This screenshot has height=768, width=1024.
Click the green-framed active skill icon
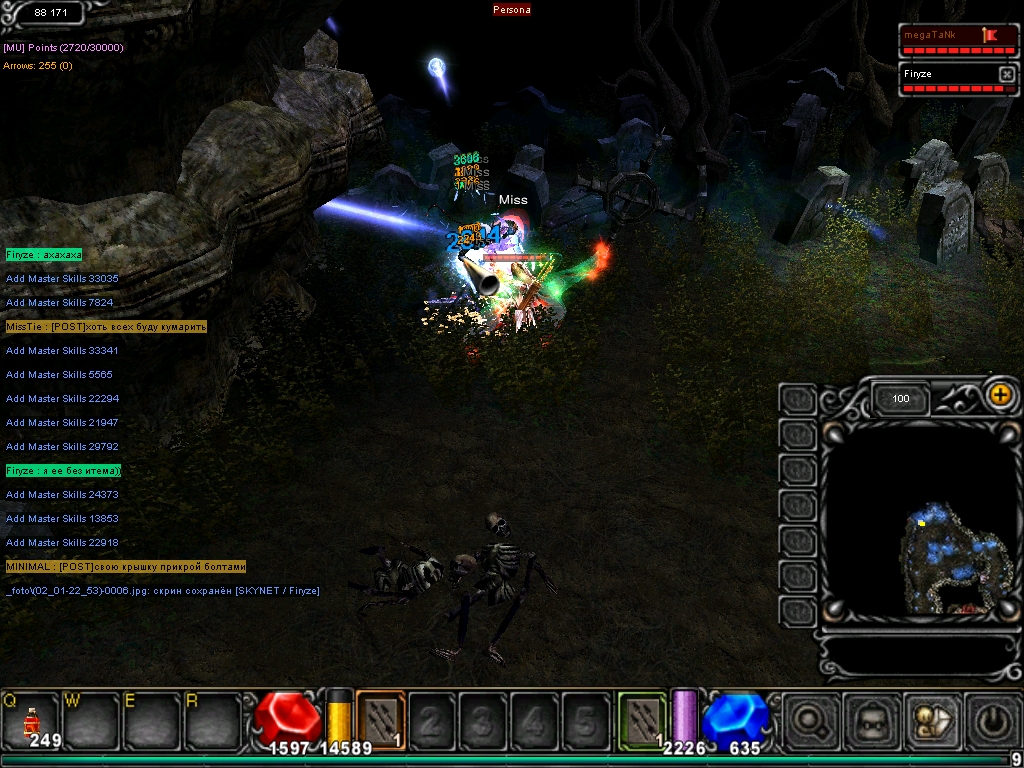641,718
